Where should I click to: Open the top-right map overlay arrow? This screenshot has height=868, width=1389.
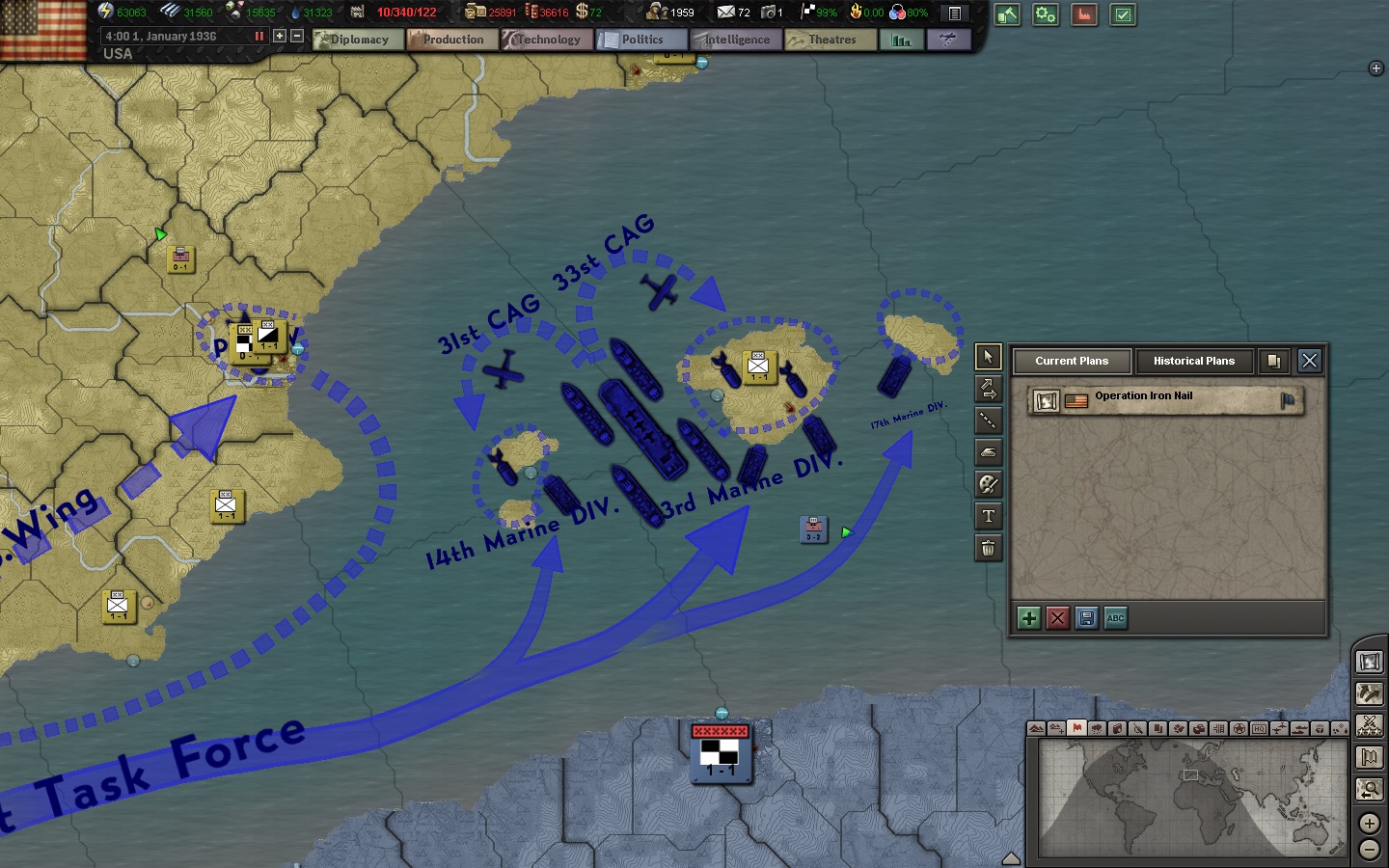pos(1374,68)
